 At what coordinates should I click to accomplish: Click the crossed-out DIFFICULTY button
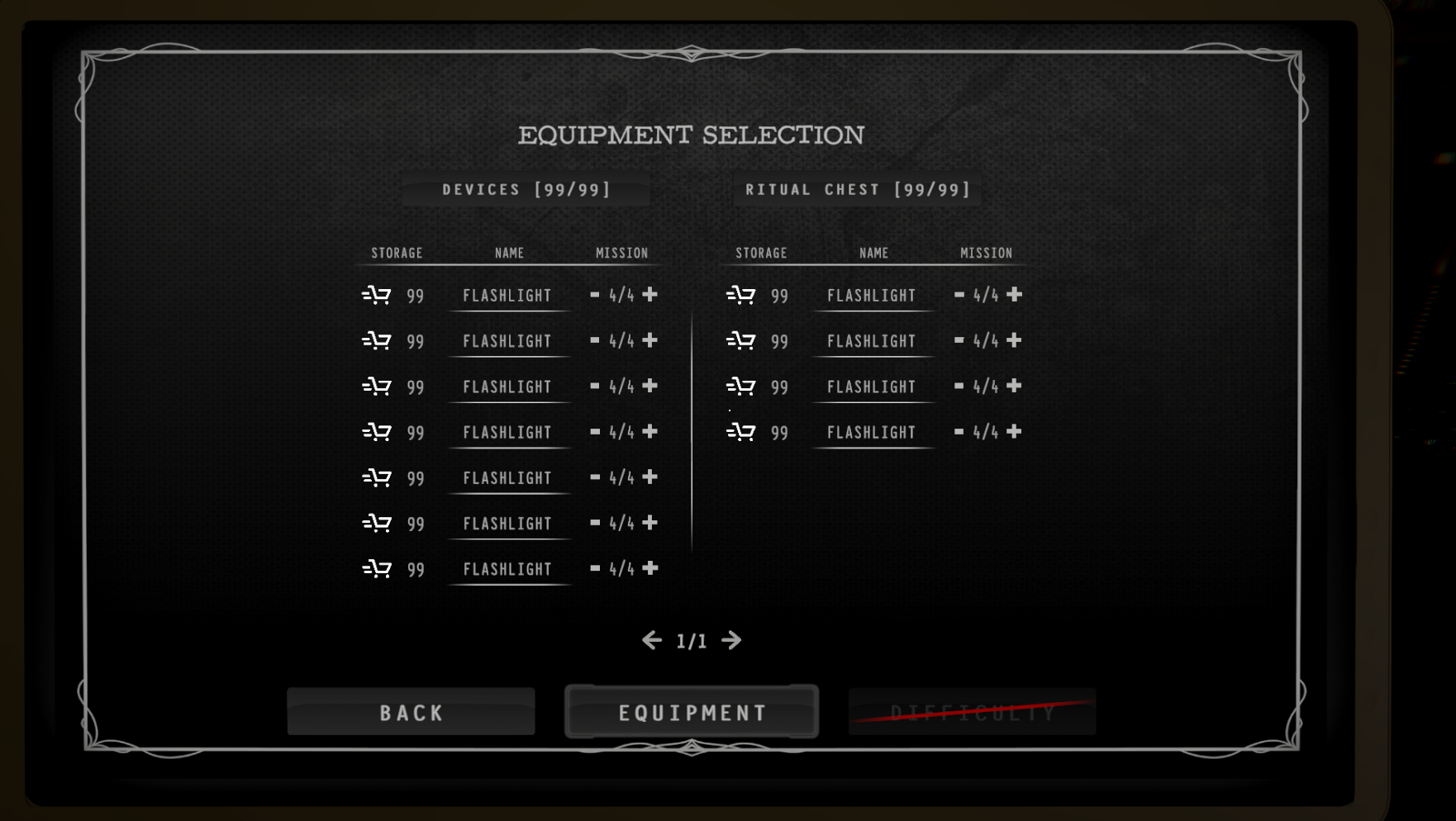[973, 711]
